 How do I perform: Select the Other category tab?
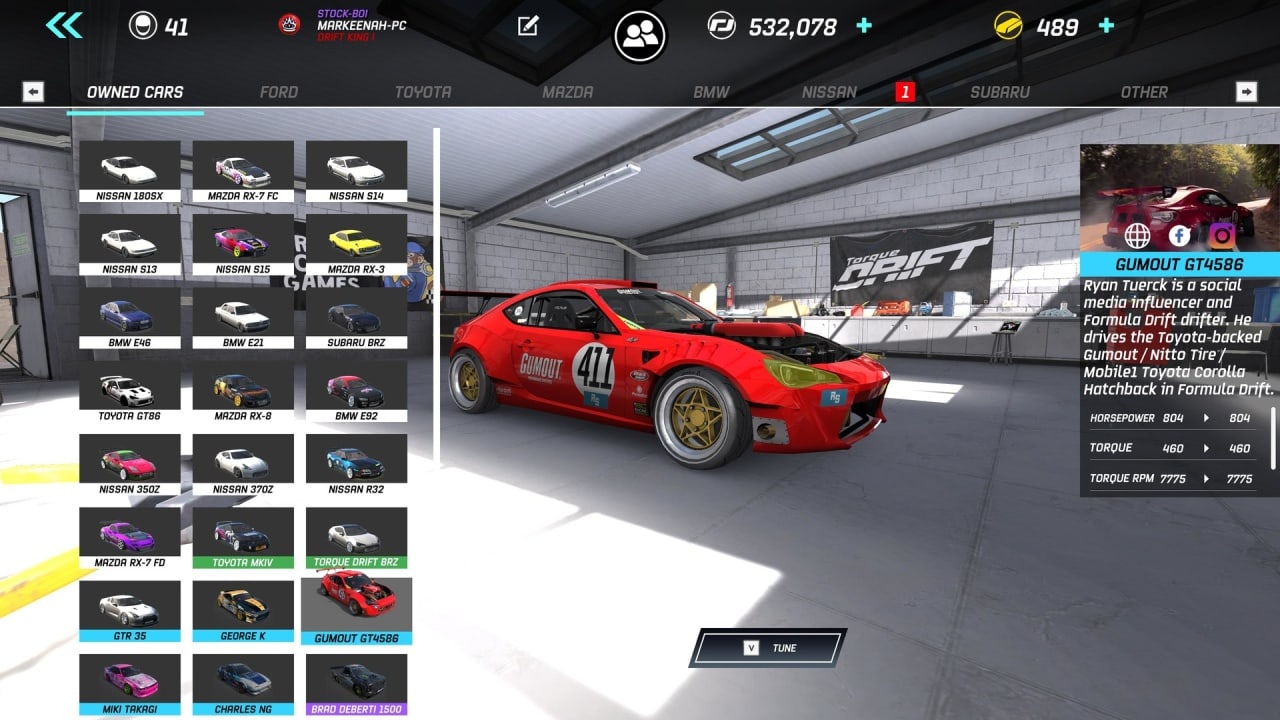pyautogui.click(x=1143, y=92)
